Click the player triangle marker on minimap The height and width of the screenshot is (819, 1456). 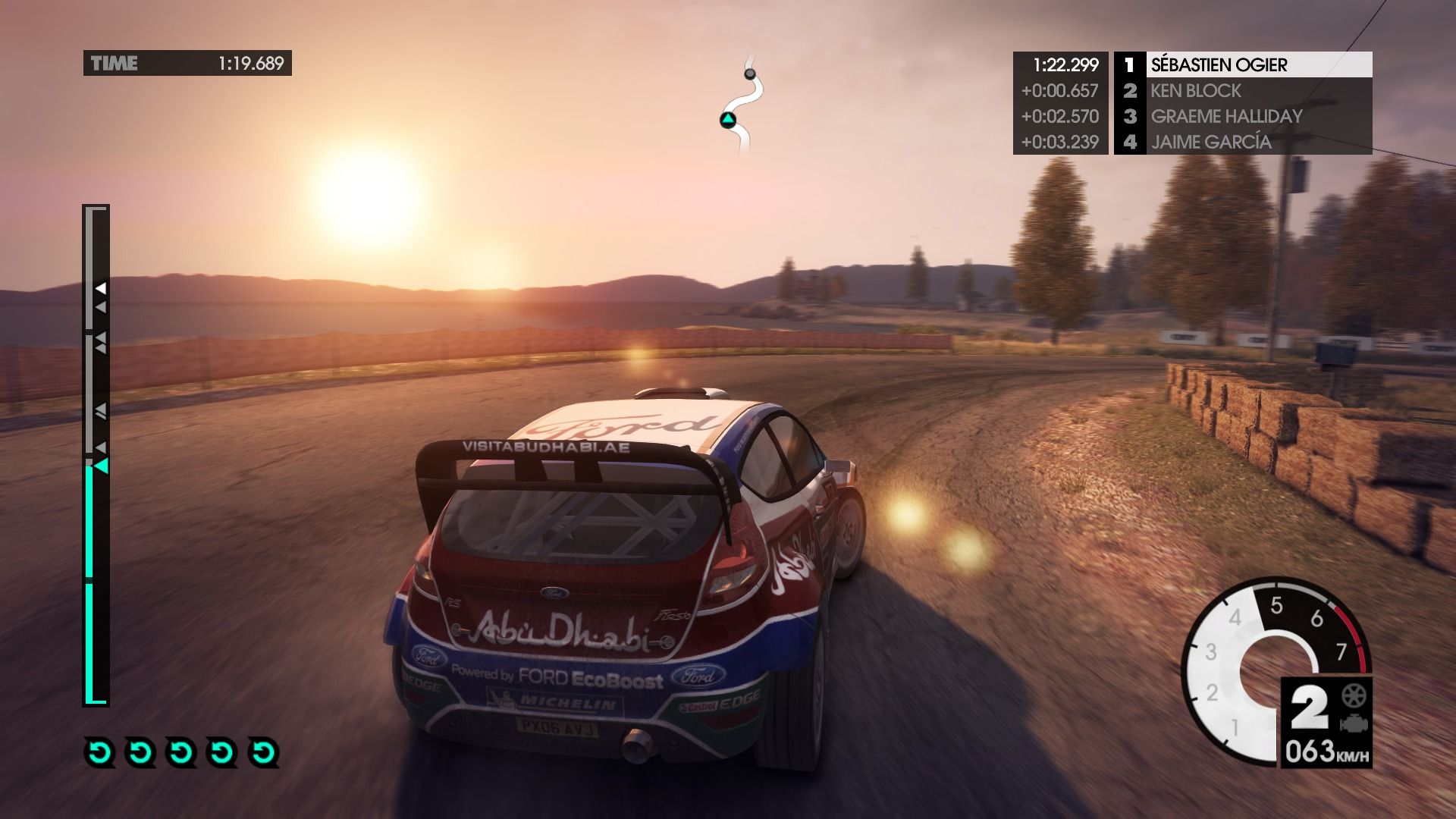[728, 120]
